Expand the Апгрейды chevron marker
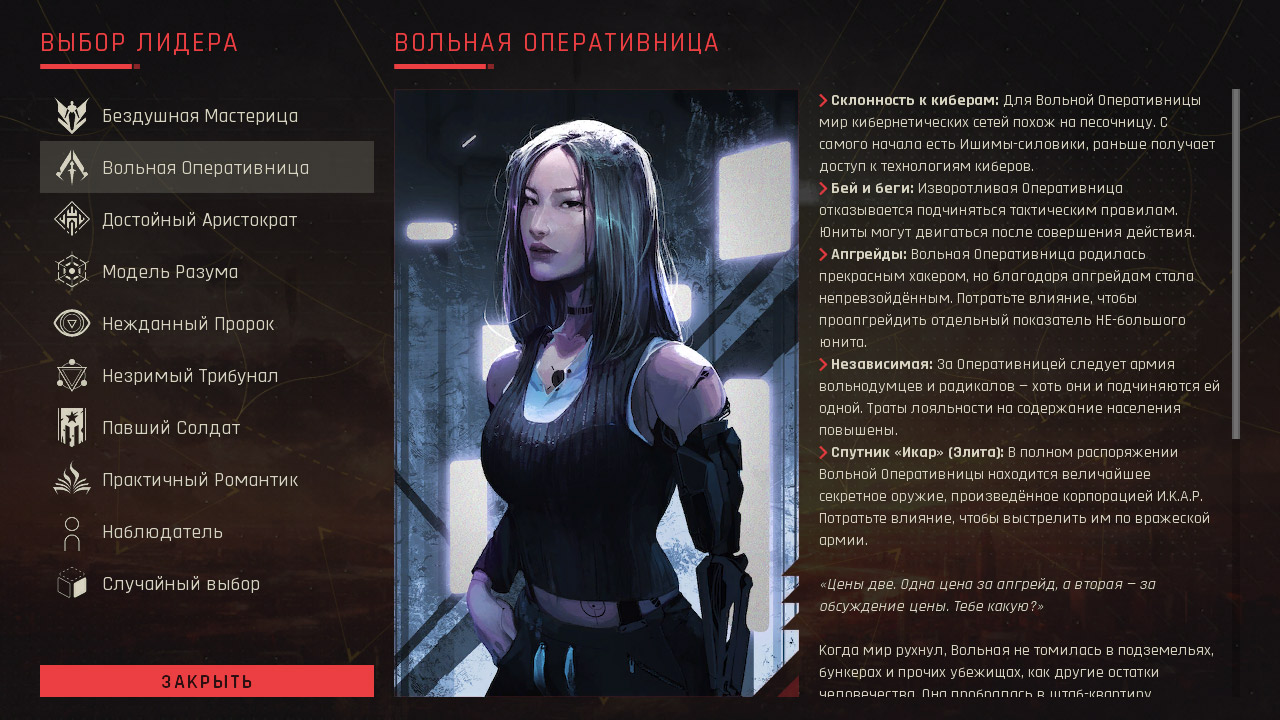The height and width of the screenshot is (720, 1280). [824, 255]
